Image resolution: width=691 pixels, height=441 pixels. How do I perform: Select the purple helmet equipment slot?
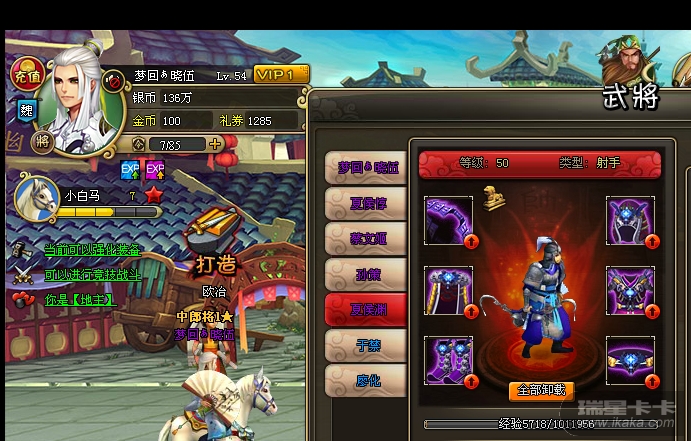click(630, 221)
